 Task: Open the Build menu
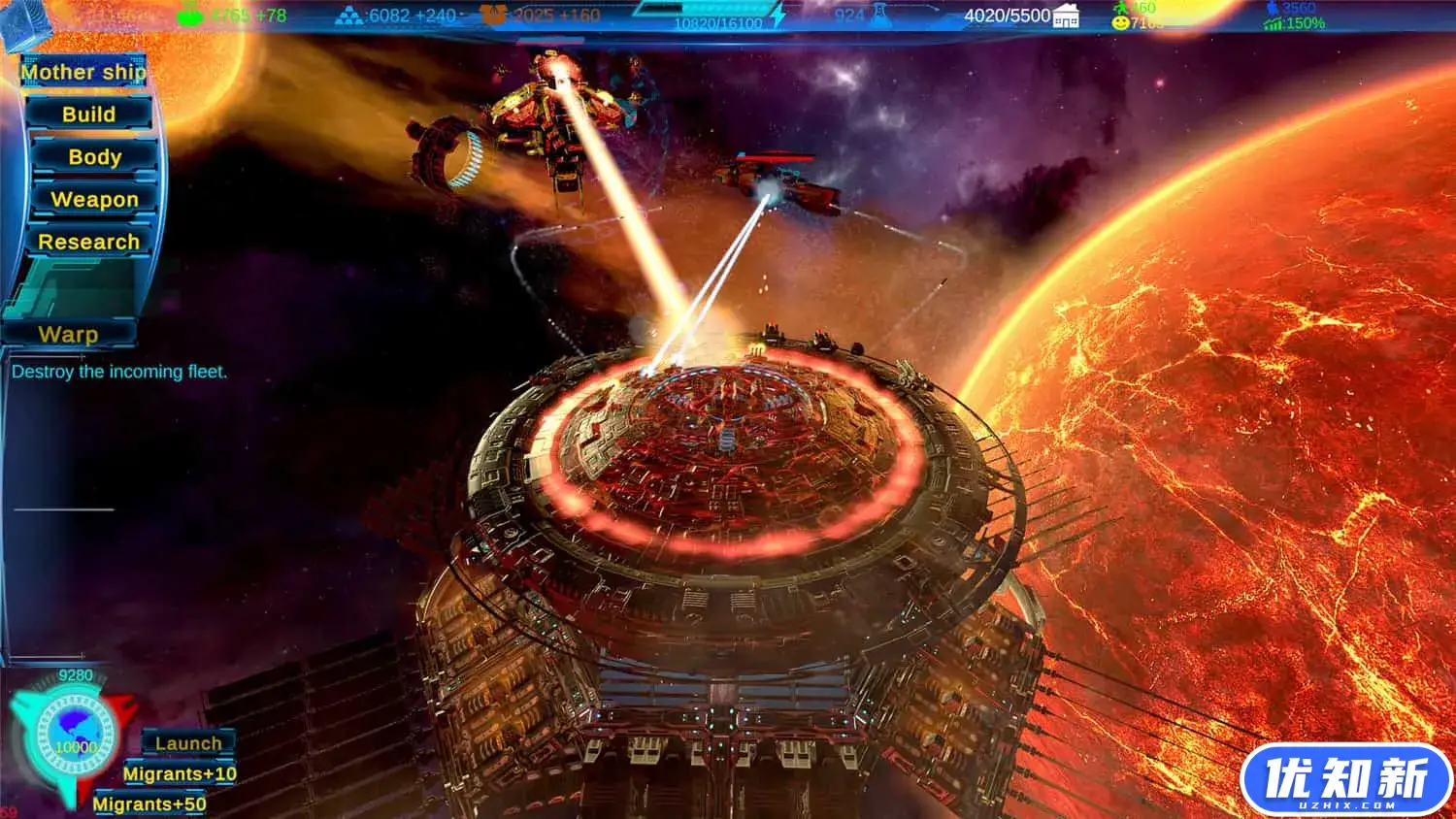tap(89, 115)
